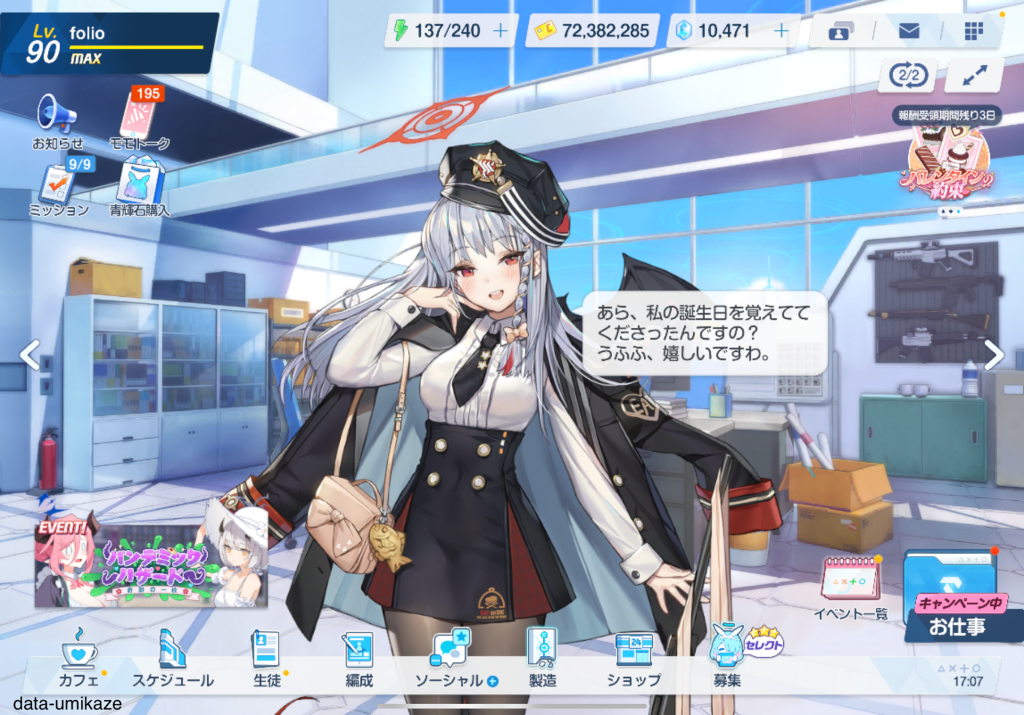Show the next lobby with right arrow
This screenshot has height=715, width=1024.
tap(993, 355)
